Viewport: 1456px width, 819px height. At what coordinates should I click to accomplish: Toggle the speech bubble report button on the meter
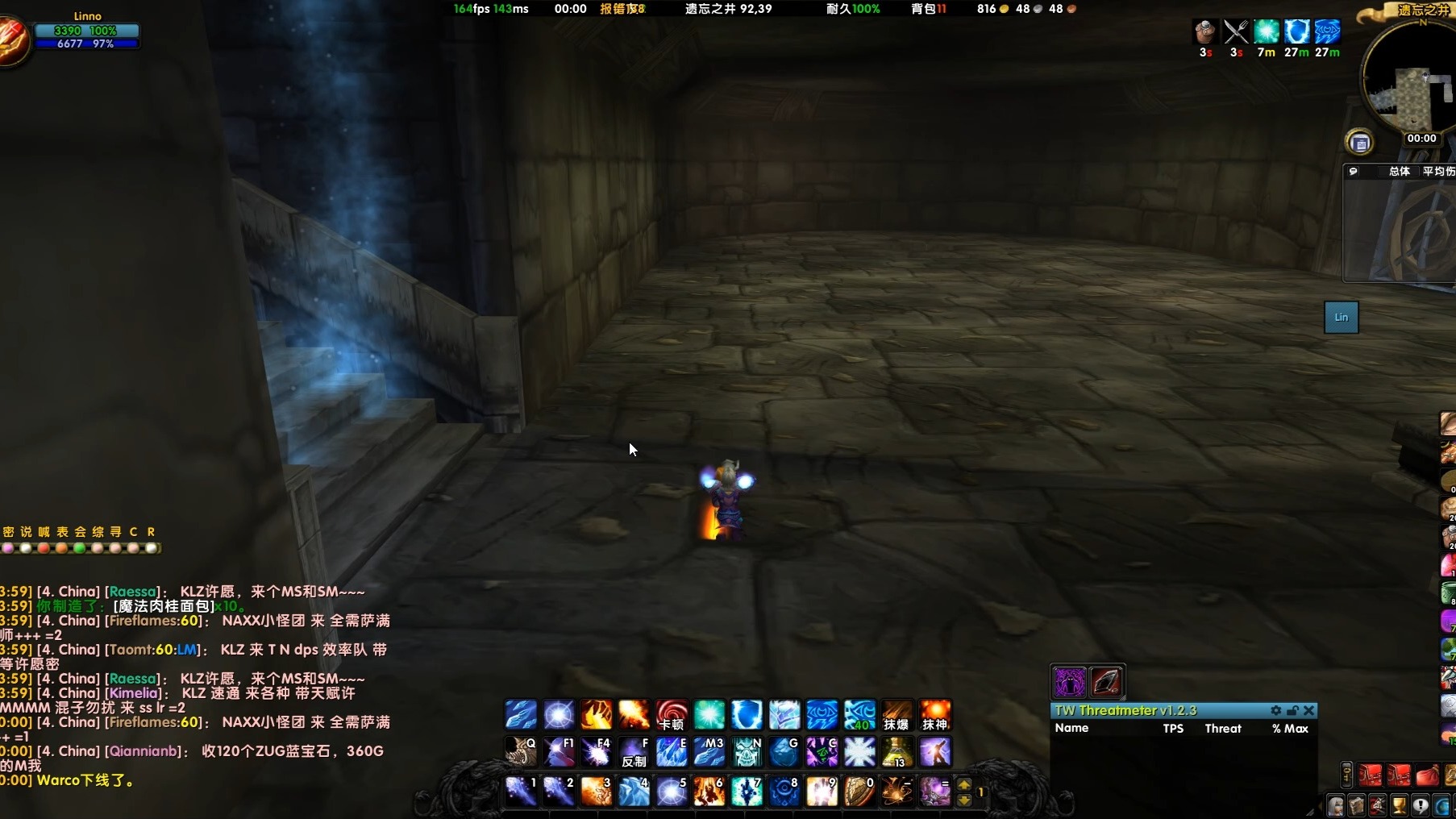click(x=1354, y=172)
